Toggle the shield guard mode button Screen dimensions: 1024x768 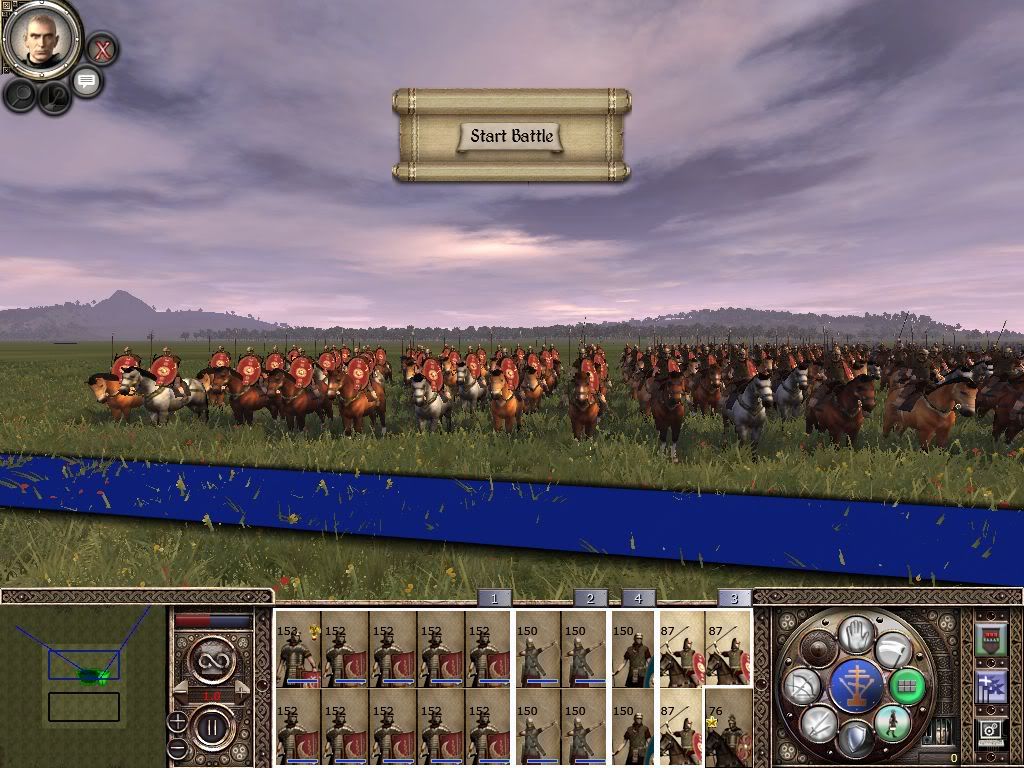[x=856, y=738]
